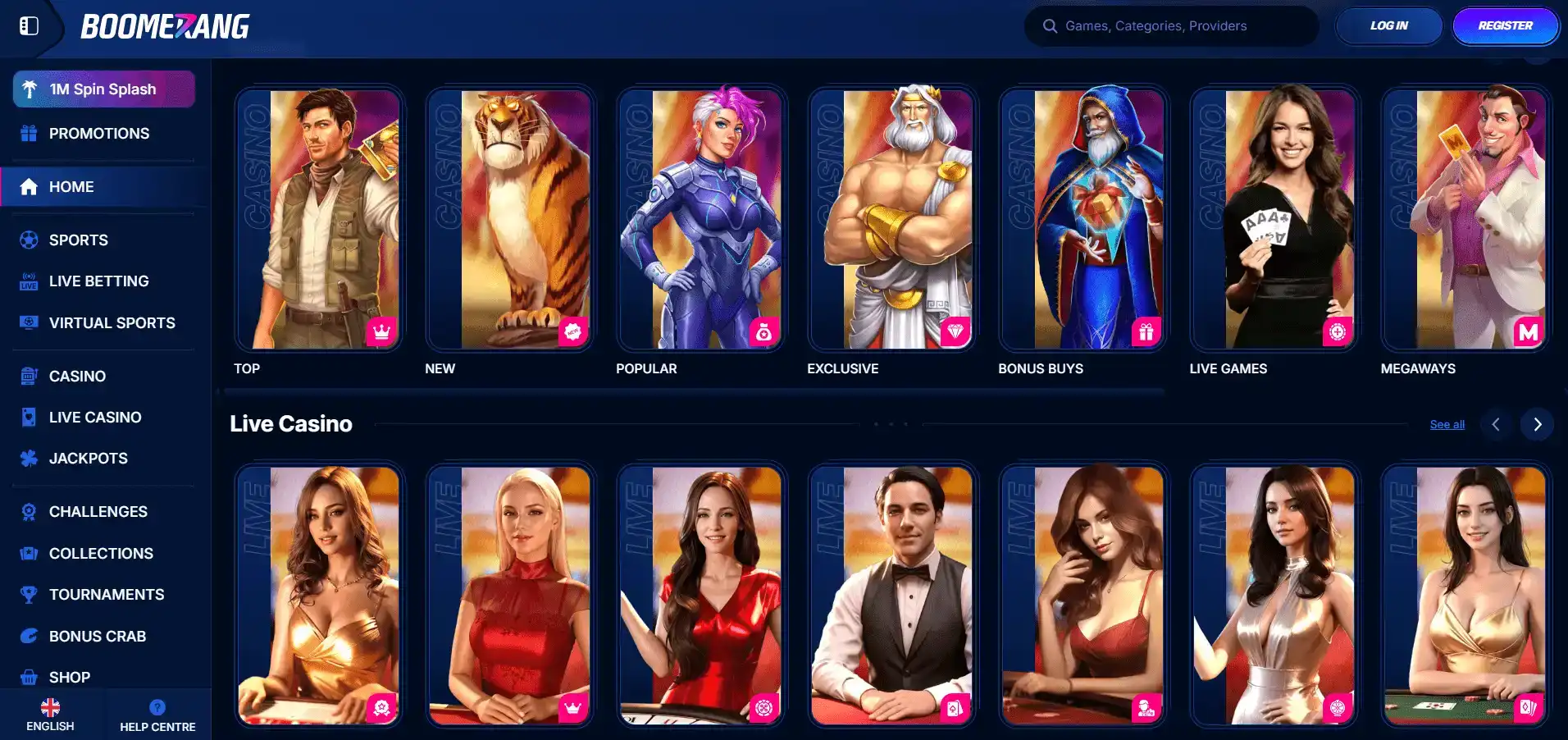Change language using the English flag button
Viewport: 1568px width, 740px height.
(x=50, y=715)
